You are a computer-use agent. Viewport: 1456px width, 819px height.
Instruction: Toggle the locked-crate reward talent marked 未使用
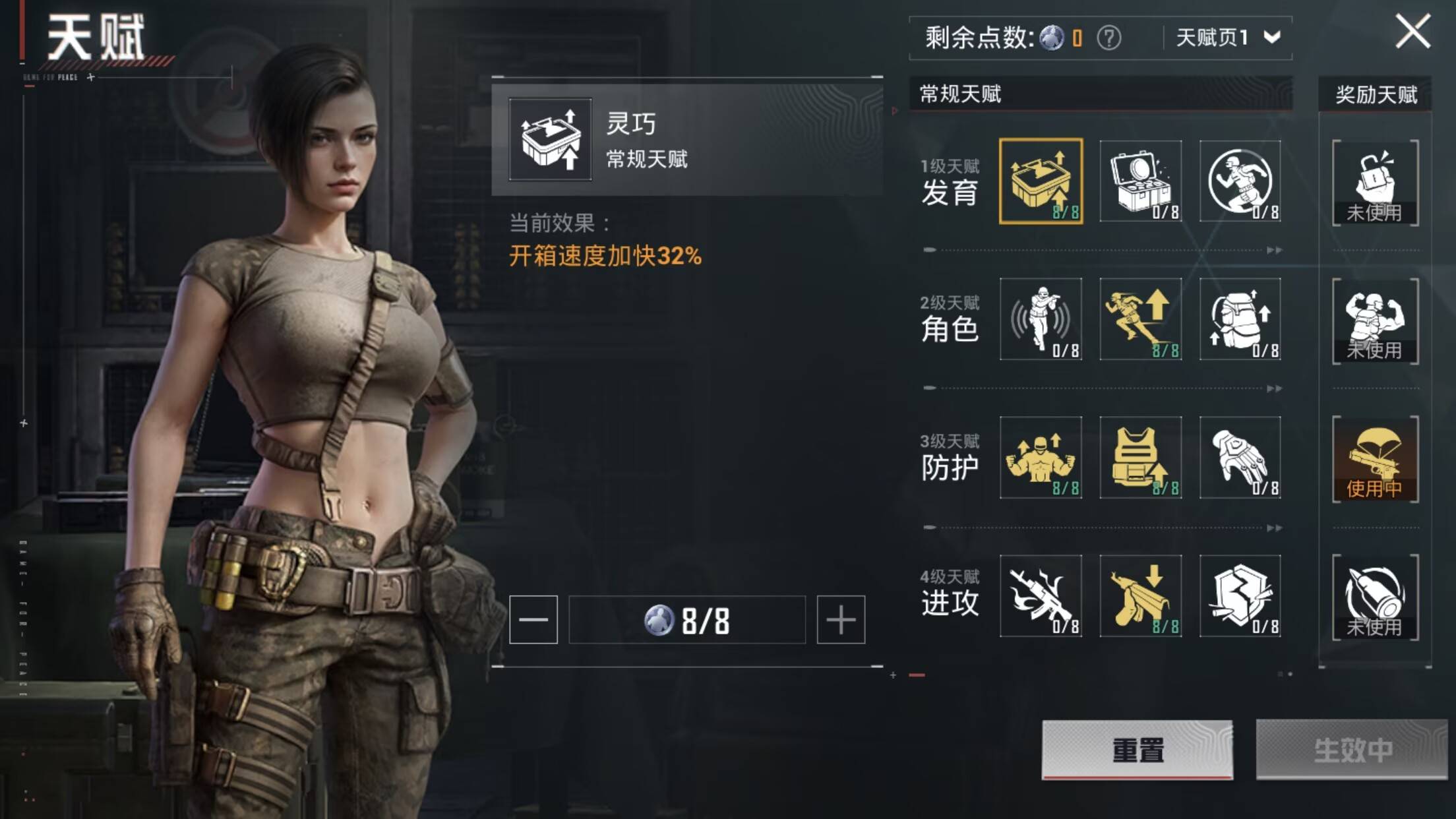point(1374,179)
